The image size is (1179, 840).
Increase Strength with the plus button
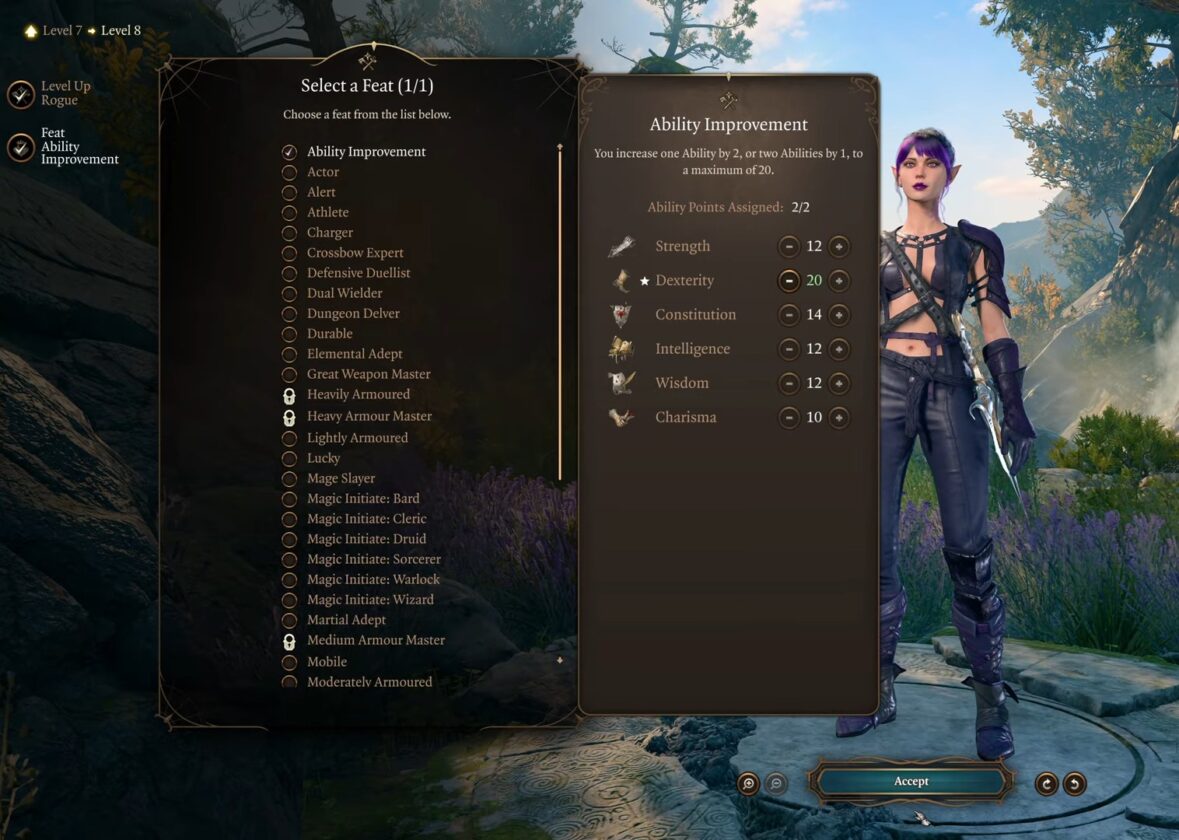839,246
